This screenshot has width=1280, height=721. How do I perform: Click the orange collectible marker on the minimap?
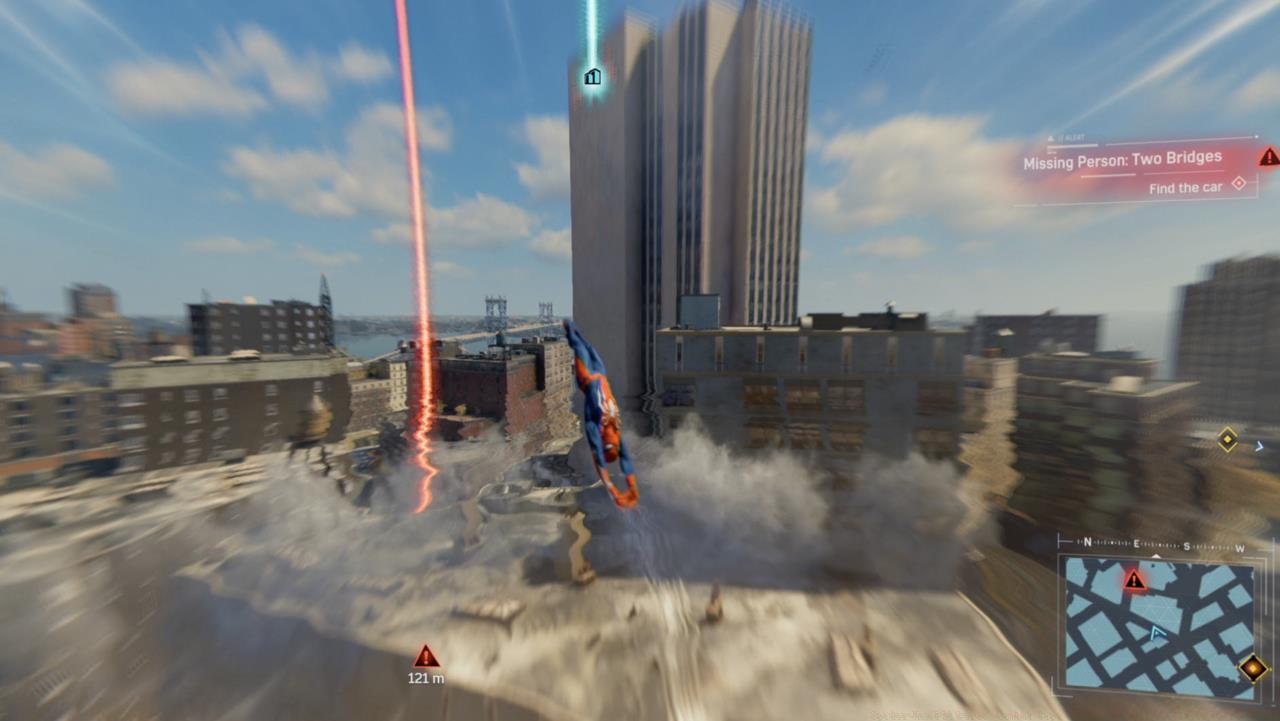point(1252,668)
